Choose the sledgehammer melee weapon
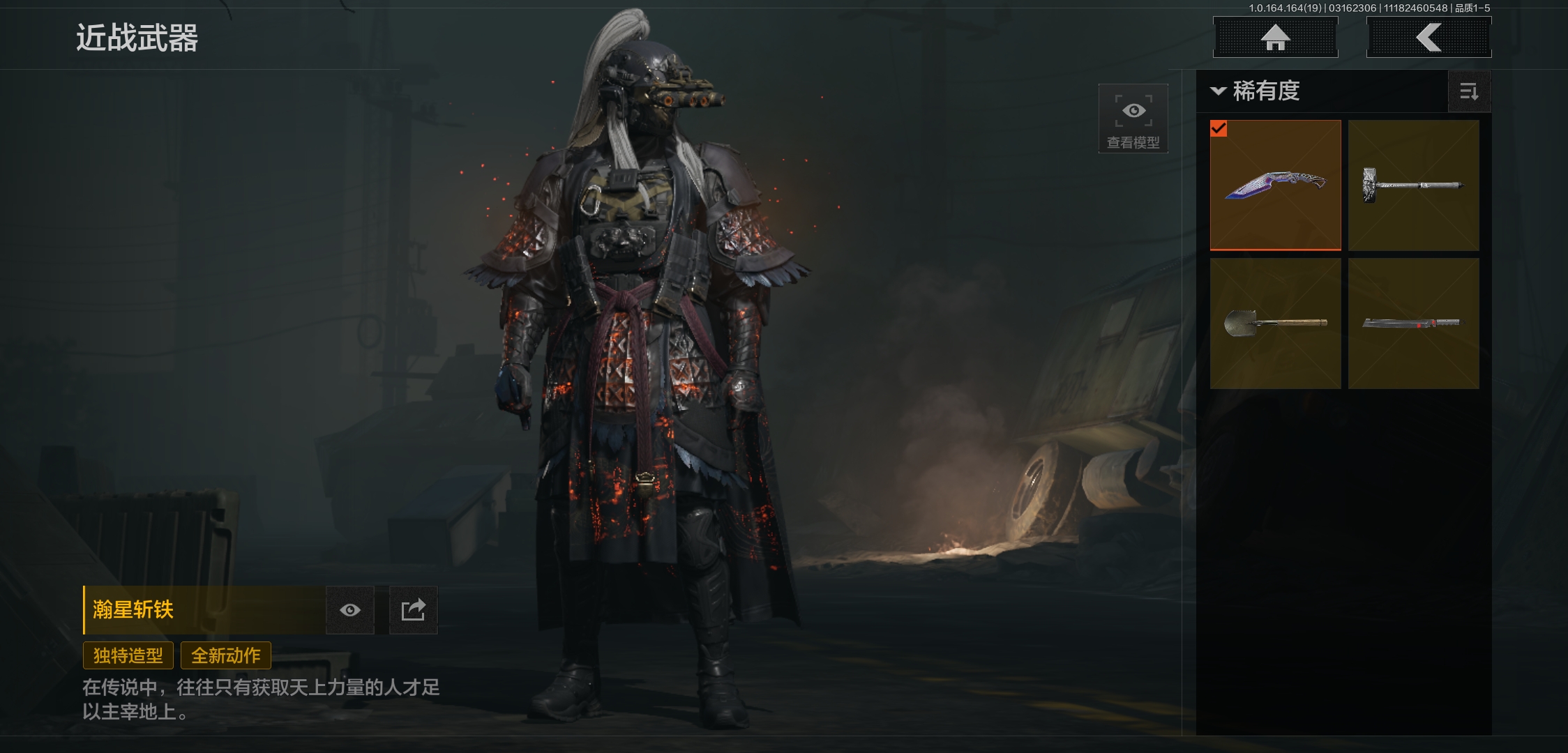 coord(1413,185)
